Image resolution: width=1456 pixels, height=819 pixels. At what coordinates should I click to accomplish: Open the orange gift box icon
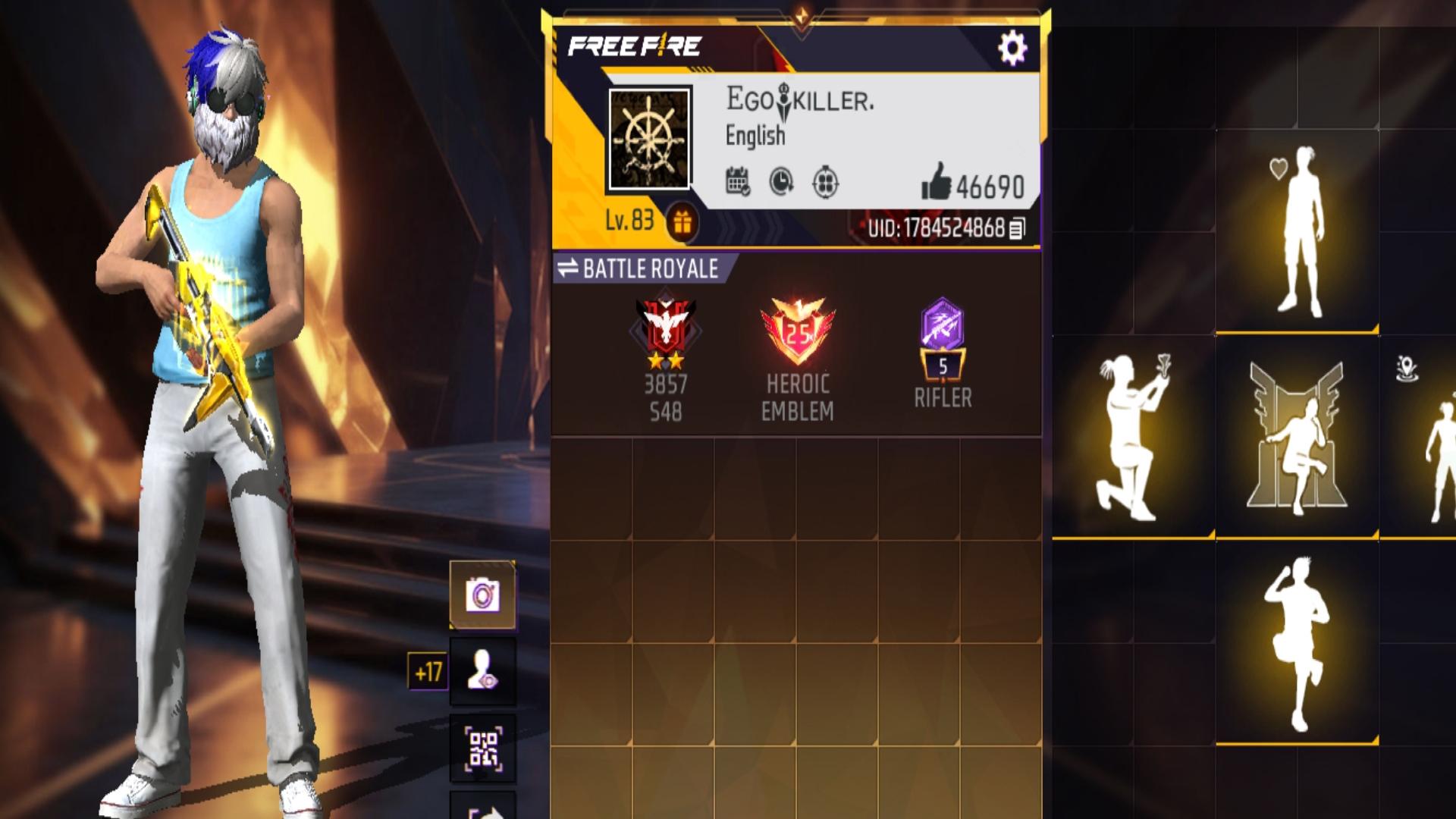[682, 223]
